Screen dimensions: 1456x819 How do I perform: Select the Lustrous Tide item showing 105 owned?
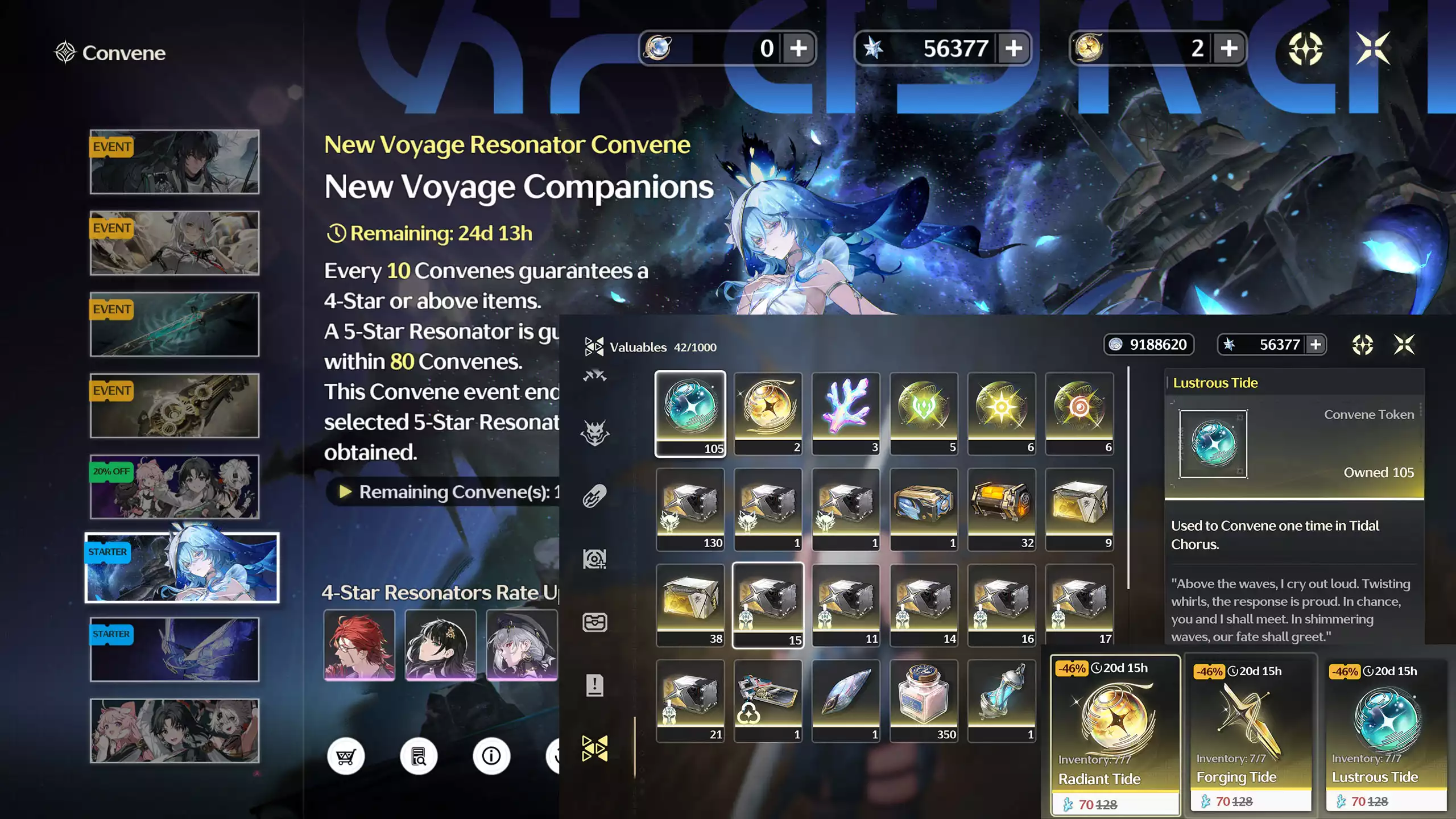point(690,412)
